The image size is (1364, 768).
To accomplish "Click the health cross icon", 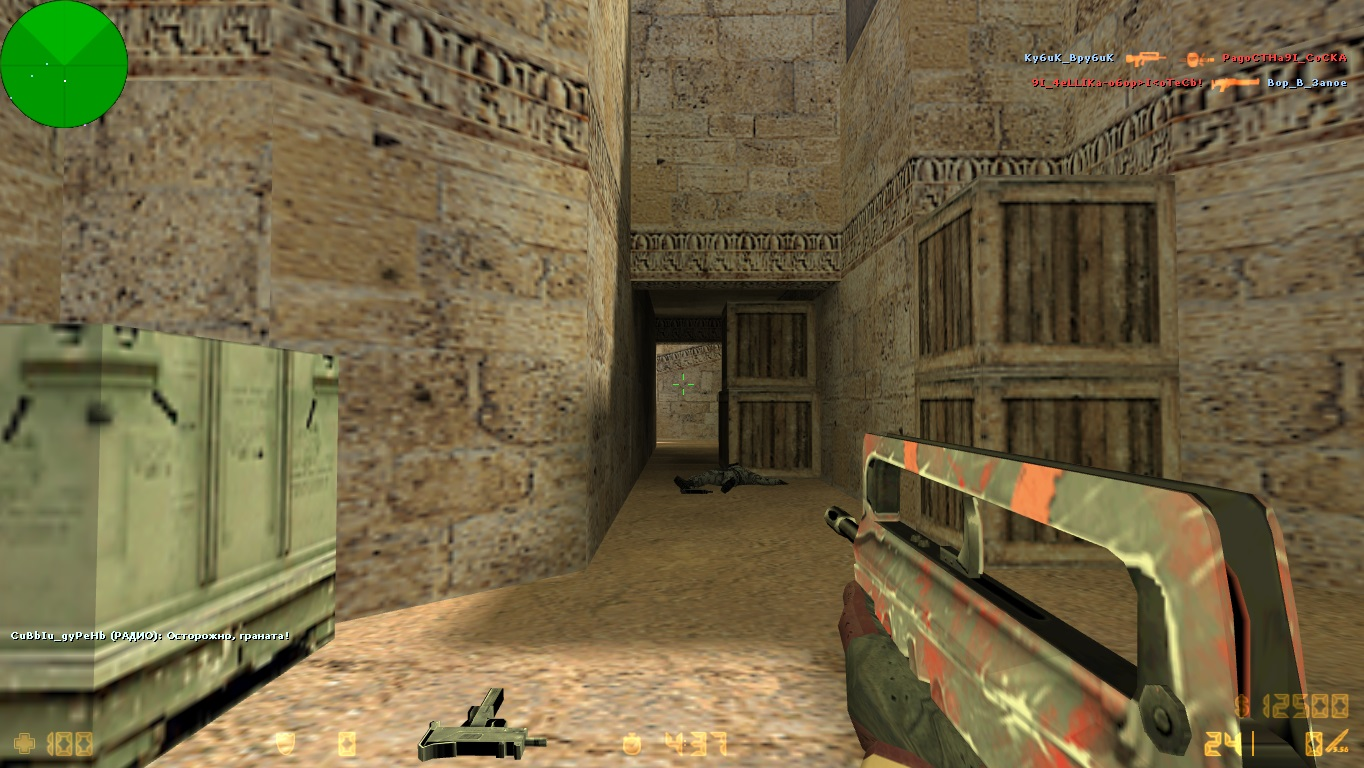I will coord(24,744).
